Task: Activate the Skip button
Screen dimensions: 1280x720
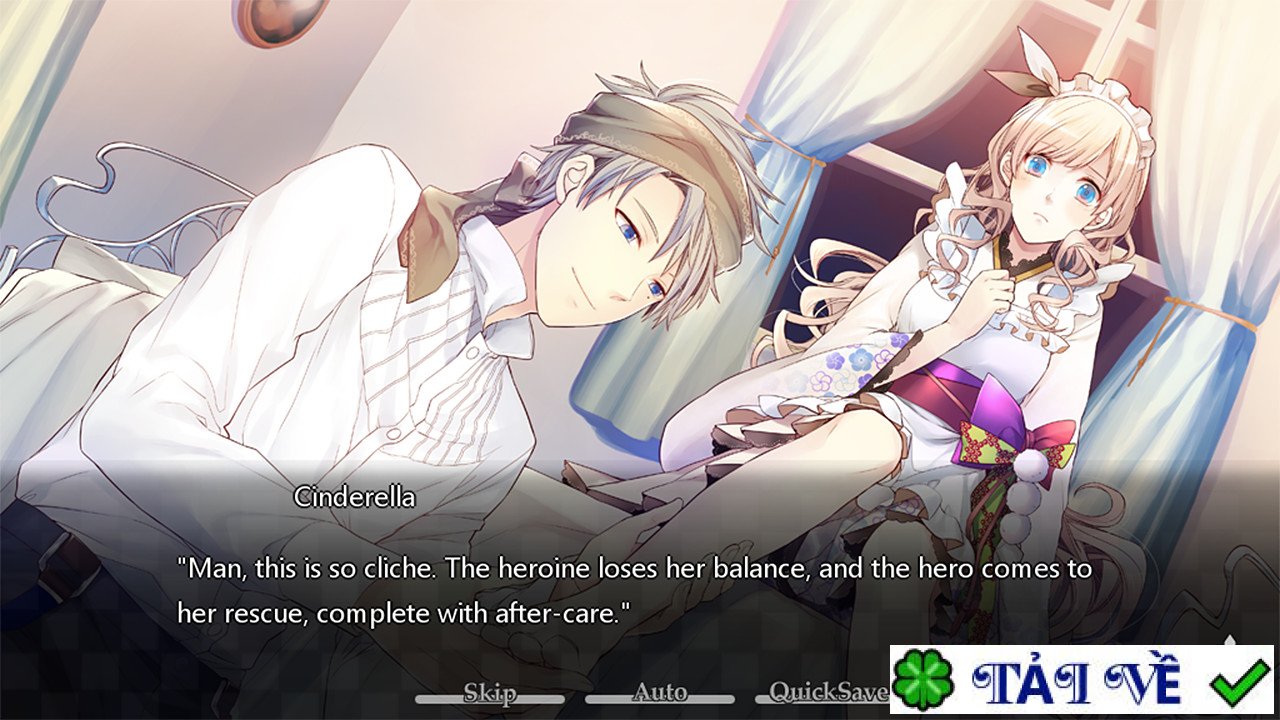Action: pyautogui.click(x=489, y=693)
